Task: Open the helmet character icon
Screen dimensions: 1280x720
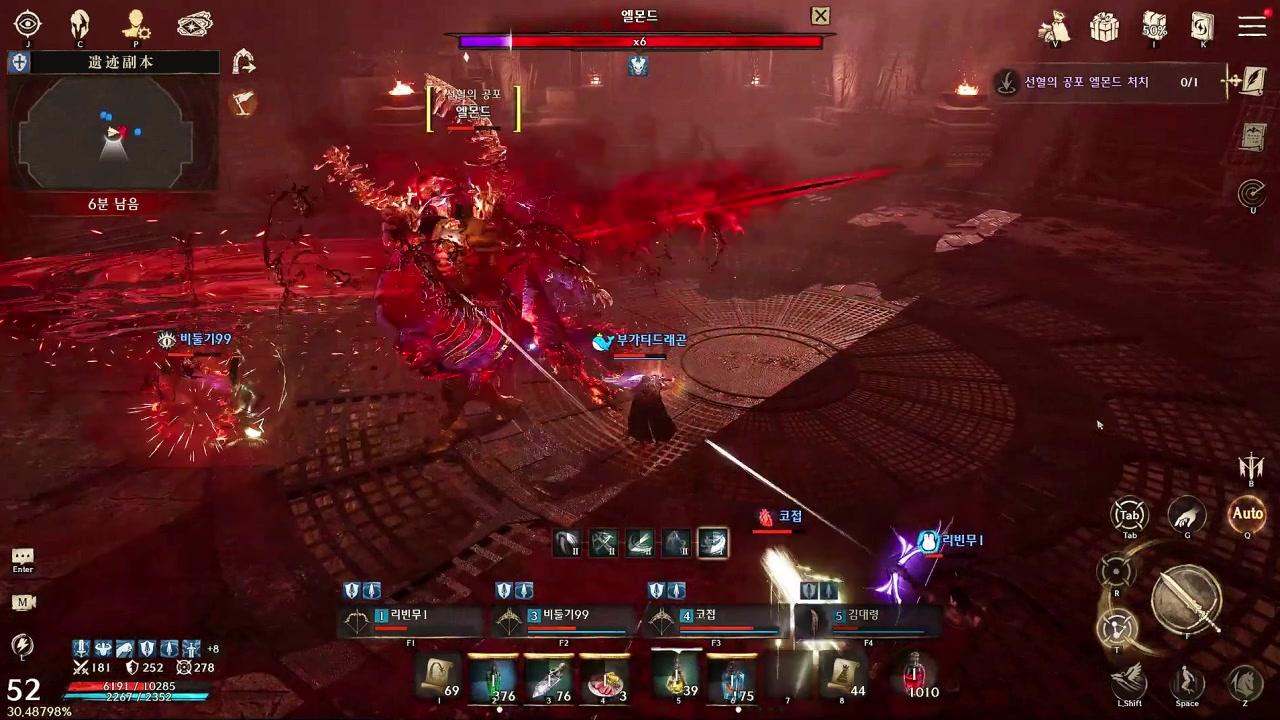Action: [80, 24]
